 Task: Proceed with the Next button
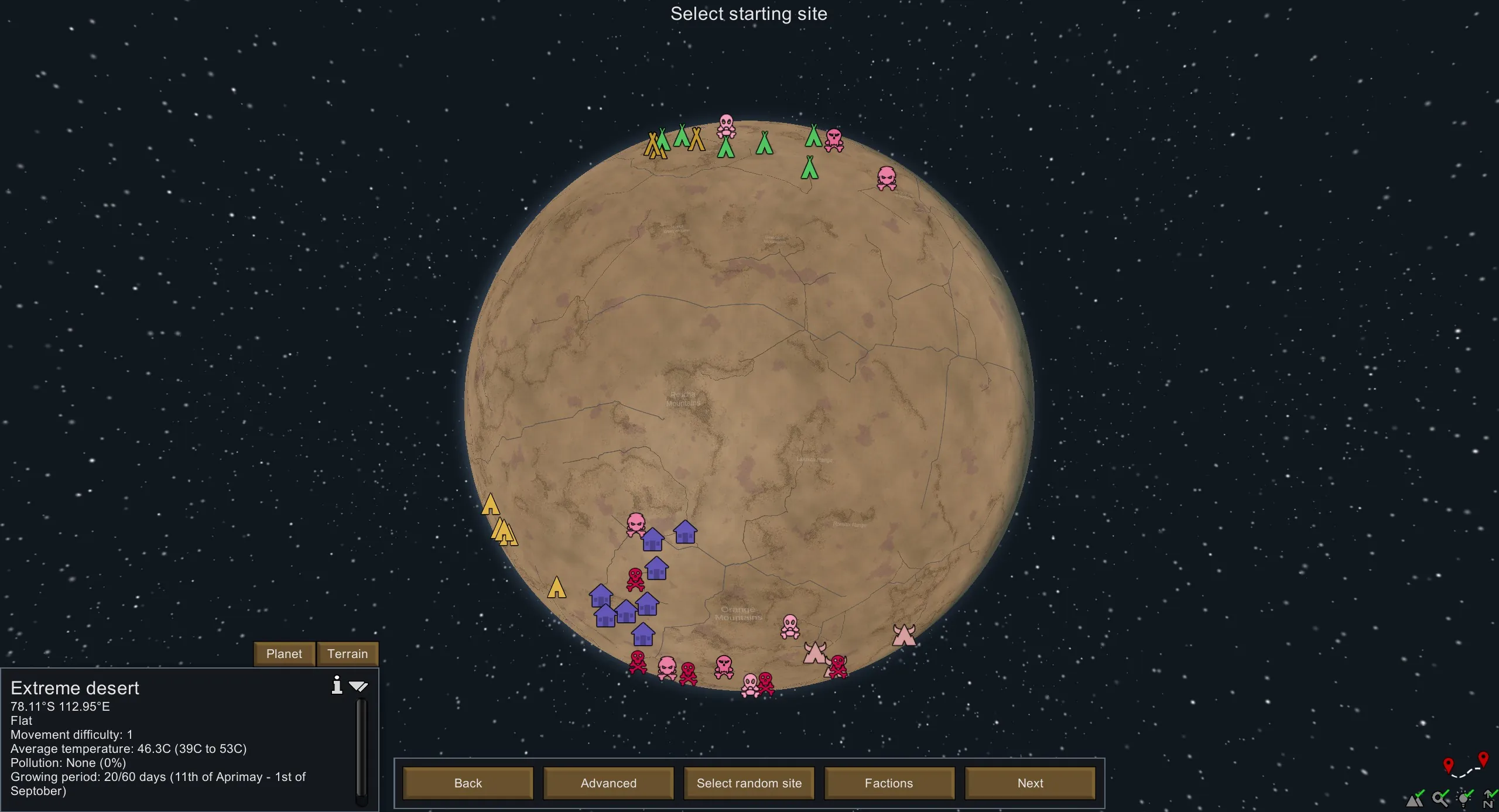(x=1030, y=783)
